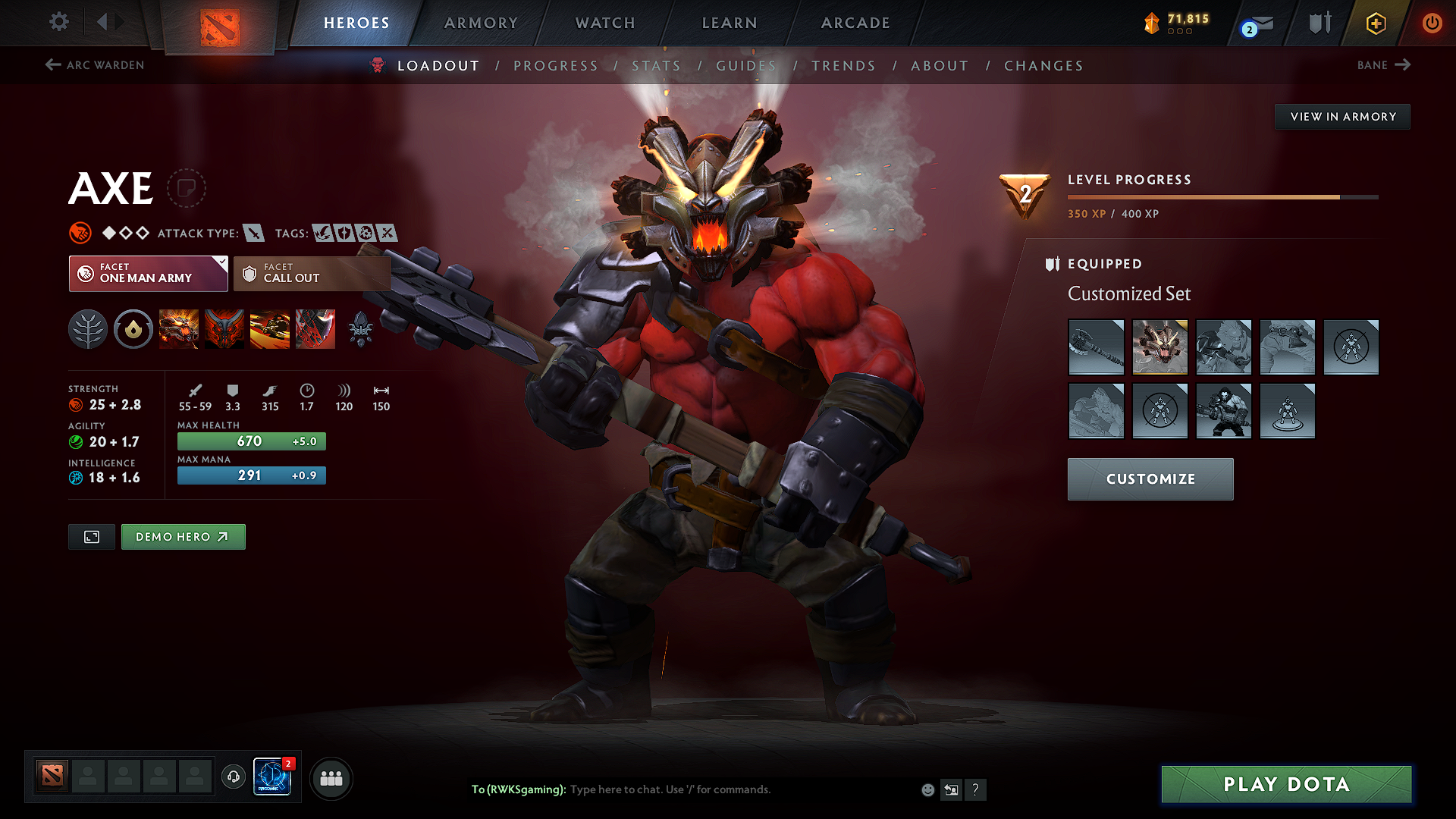Open the voice chat headset icon
This screenshot has width=1456, height=819.
click(233, 778)
